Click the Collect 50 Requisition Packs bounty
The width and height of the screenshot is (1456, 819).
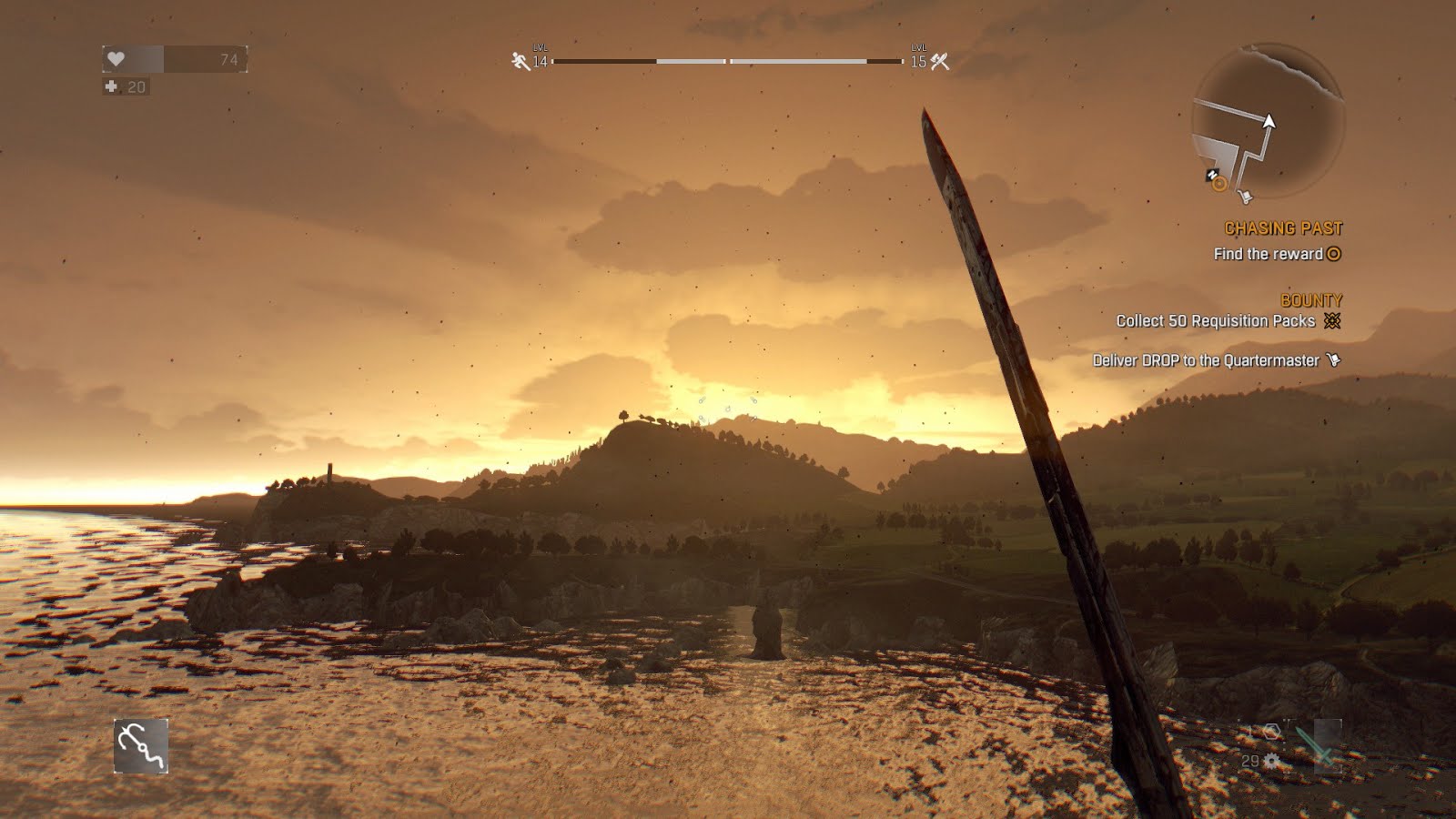pyautogui.click(x=1216, y=321)
